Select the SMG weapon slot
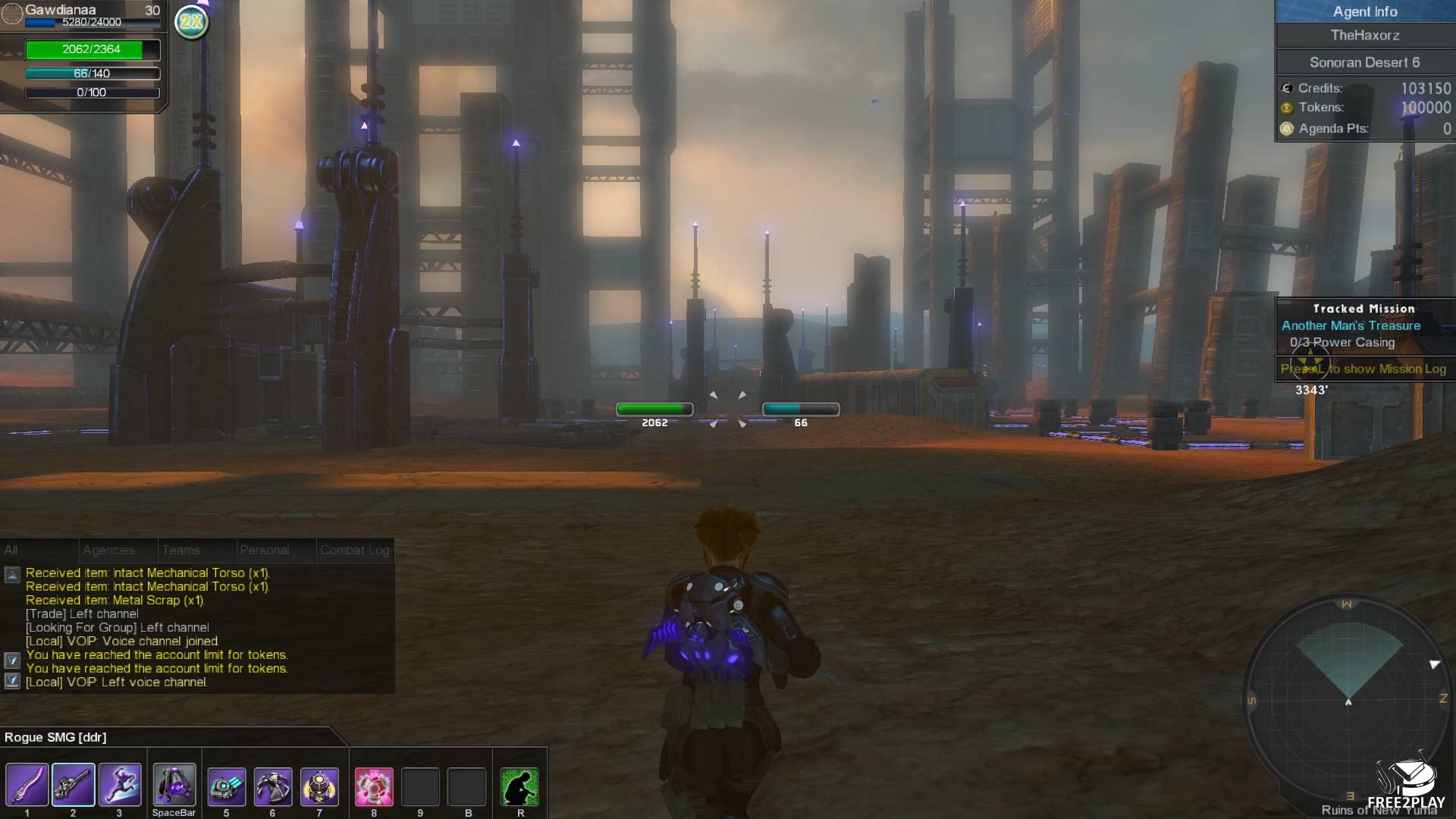 (74, 785)
